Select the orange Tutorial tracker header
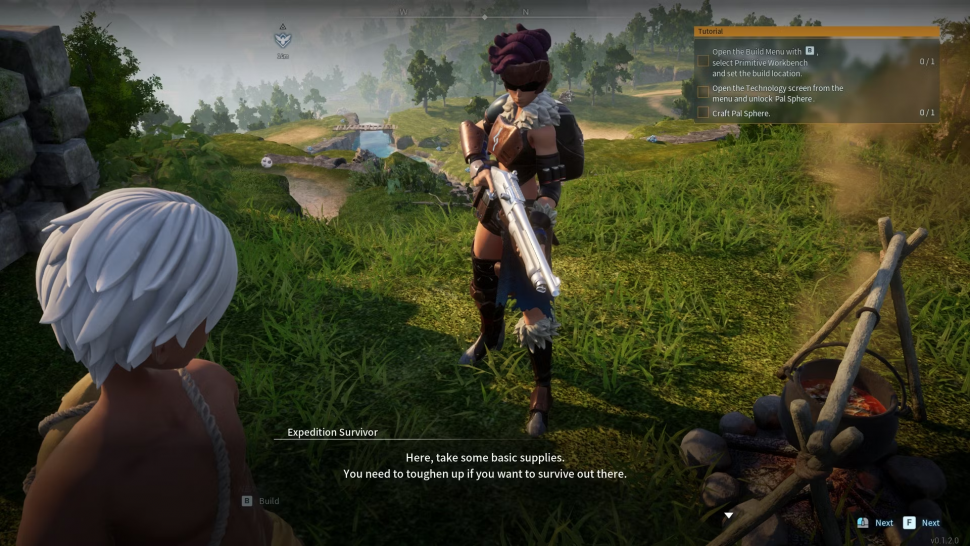This screenshot has width=970, height=546. [x=816, y=32]
